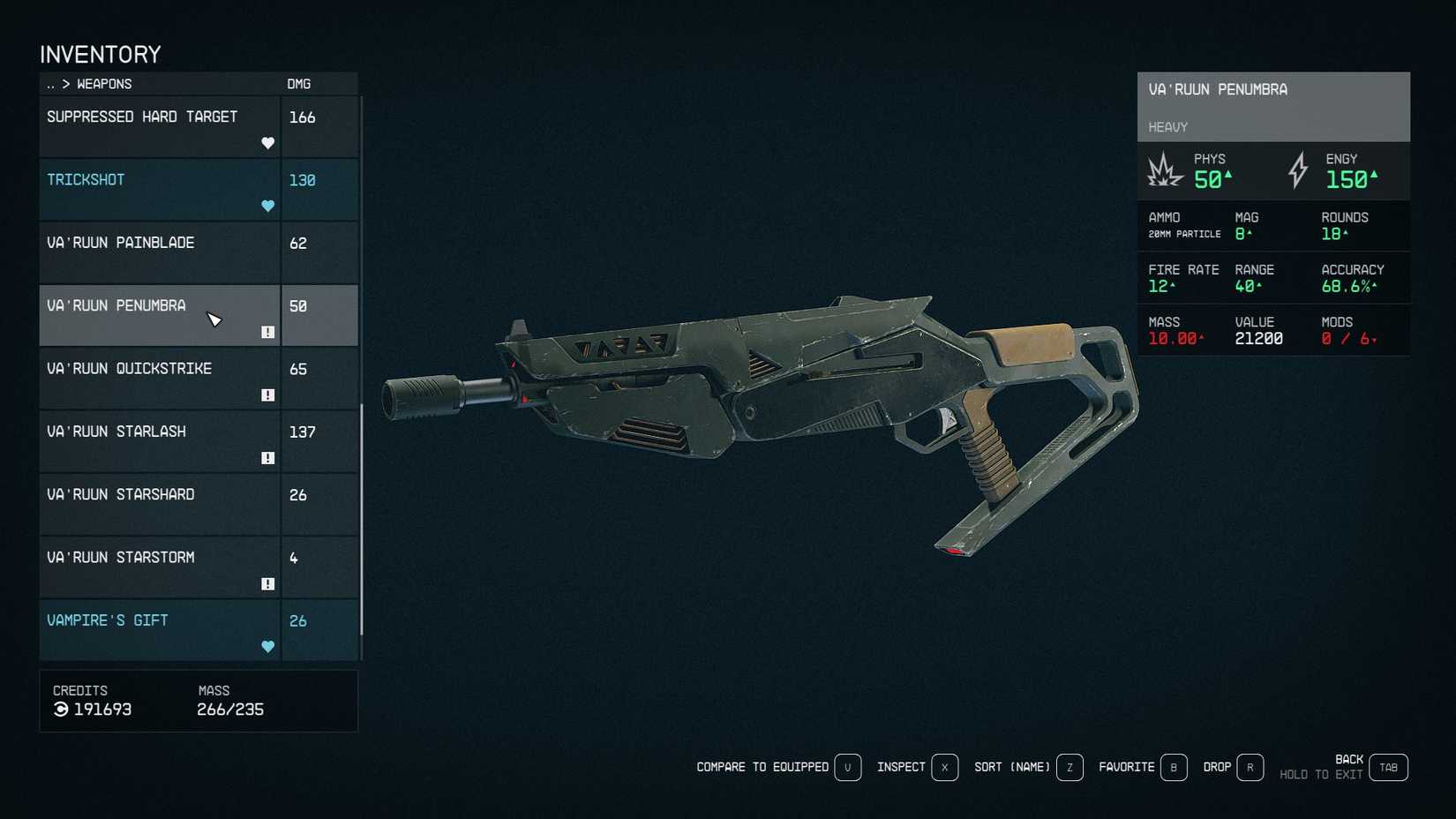Select the energy damage lightning icon

pos(1297,171)
